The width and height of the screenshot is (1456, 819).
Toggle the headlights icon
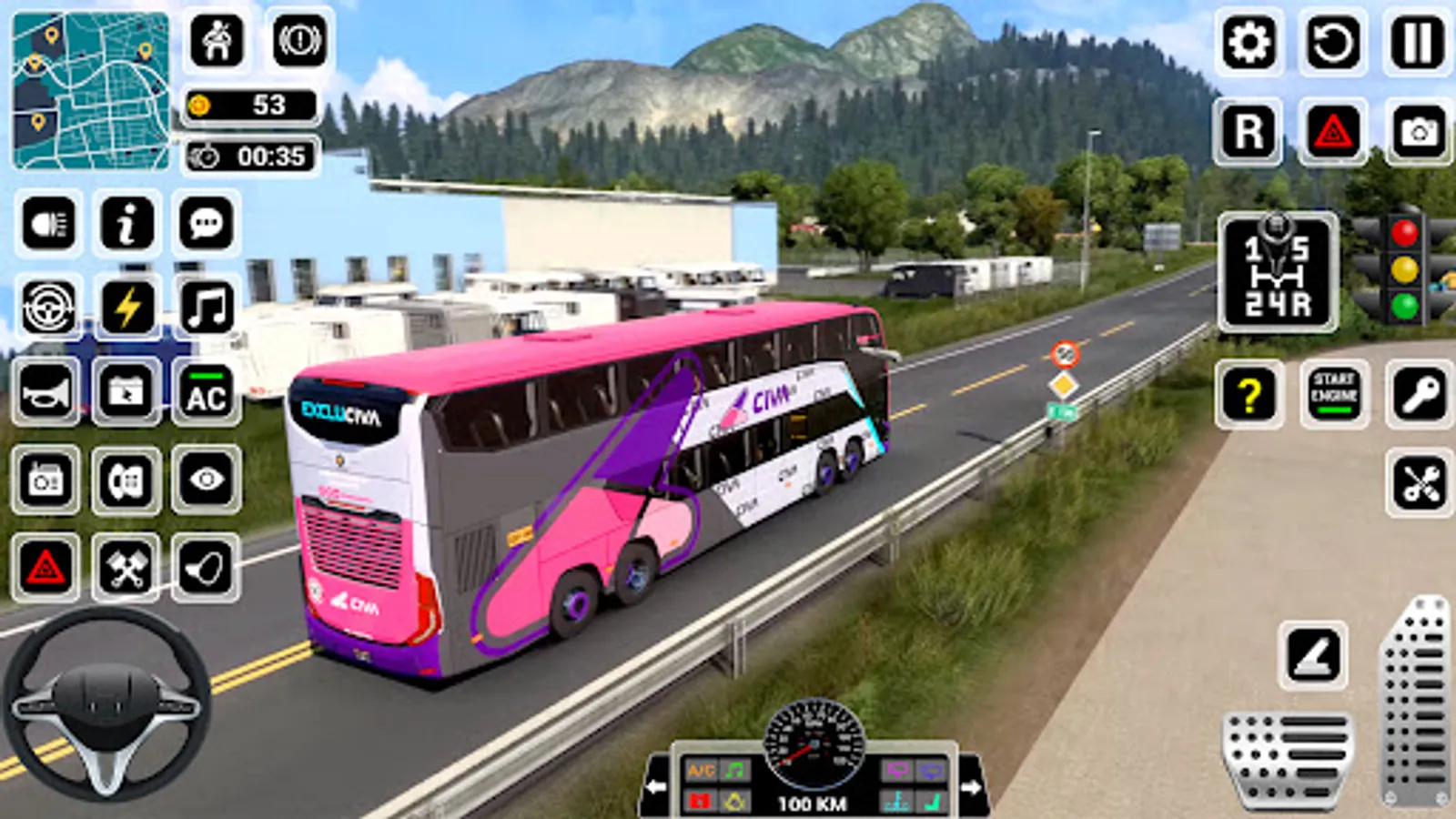click(x=48, y=223)
